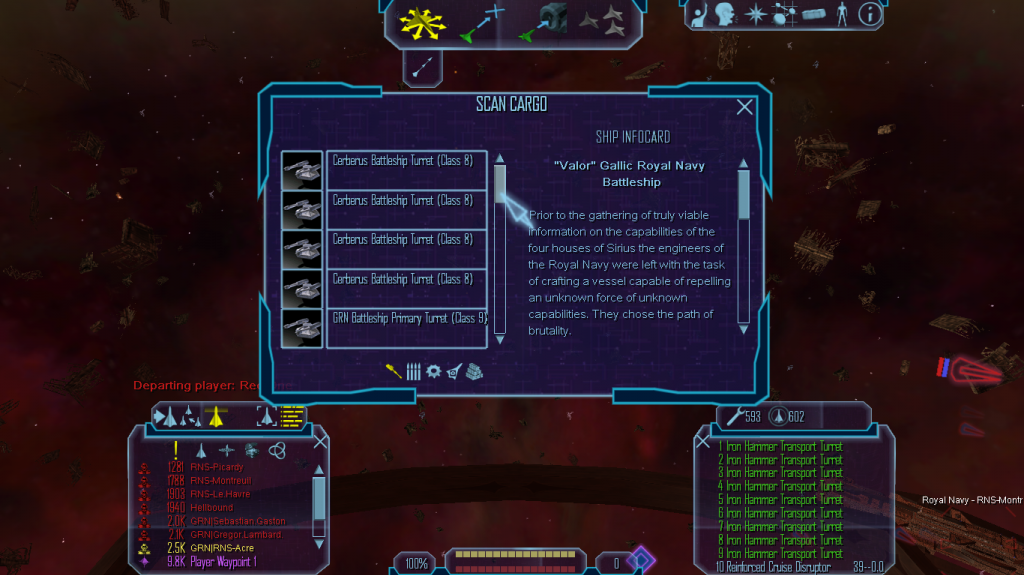Close the weapons list panel
Image resolution: width=1024 pixels, height=575 pixels.
coord(703,441)
